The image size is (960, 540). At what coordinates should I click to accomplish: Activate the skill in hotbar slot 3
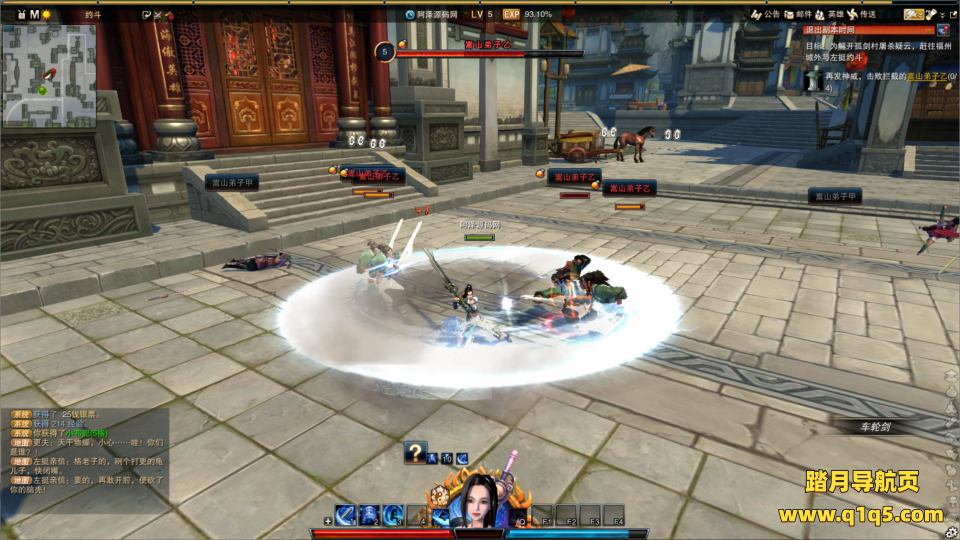tap(393, 515)
